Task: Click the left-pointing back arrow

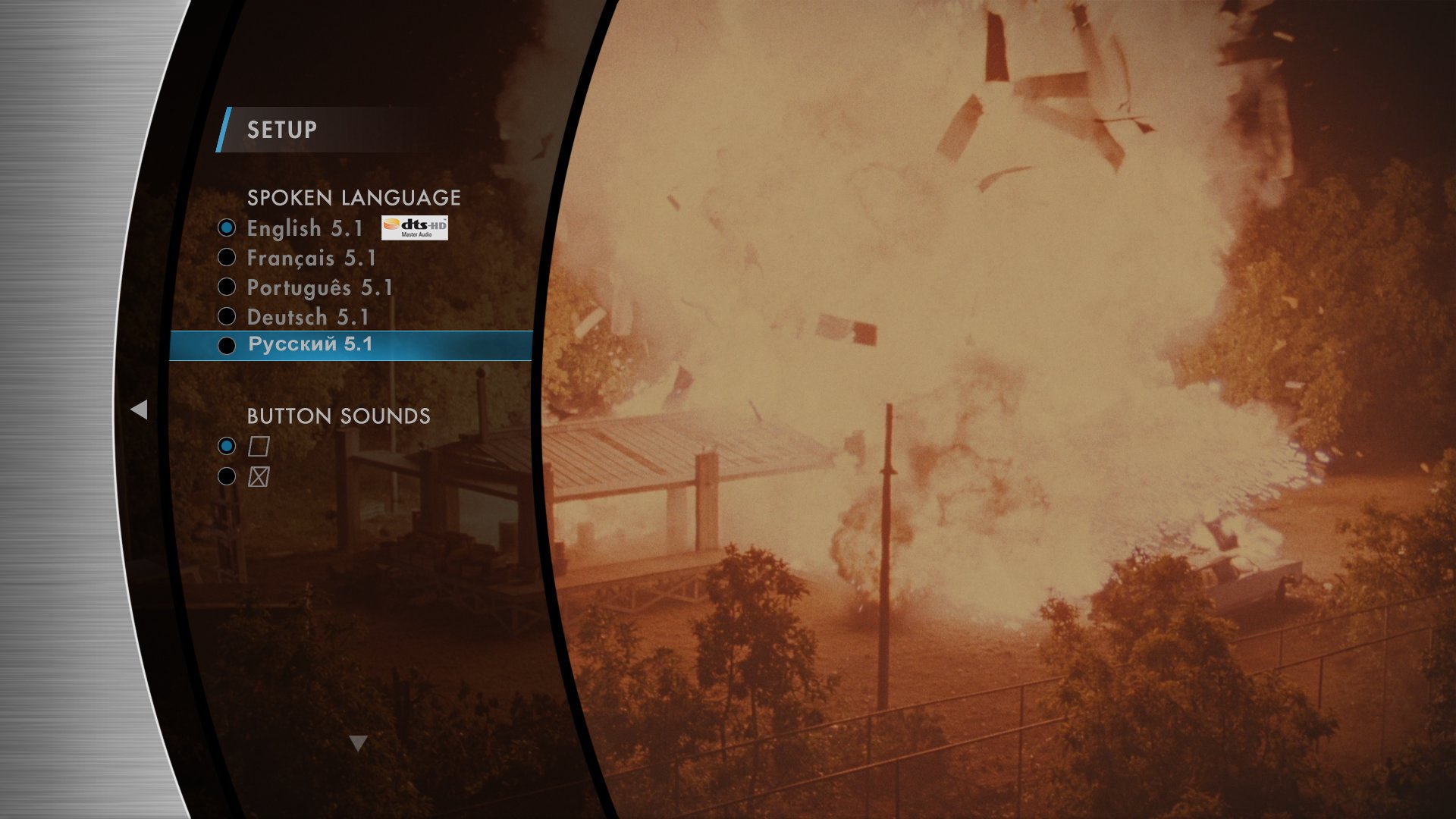Action: click(x=139, y=409)
